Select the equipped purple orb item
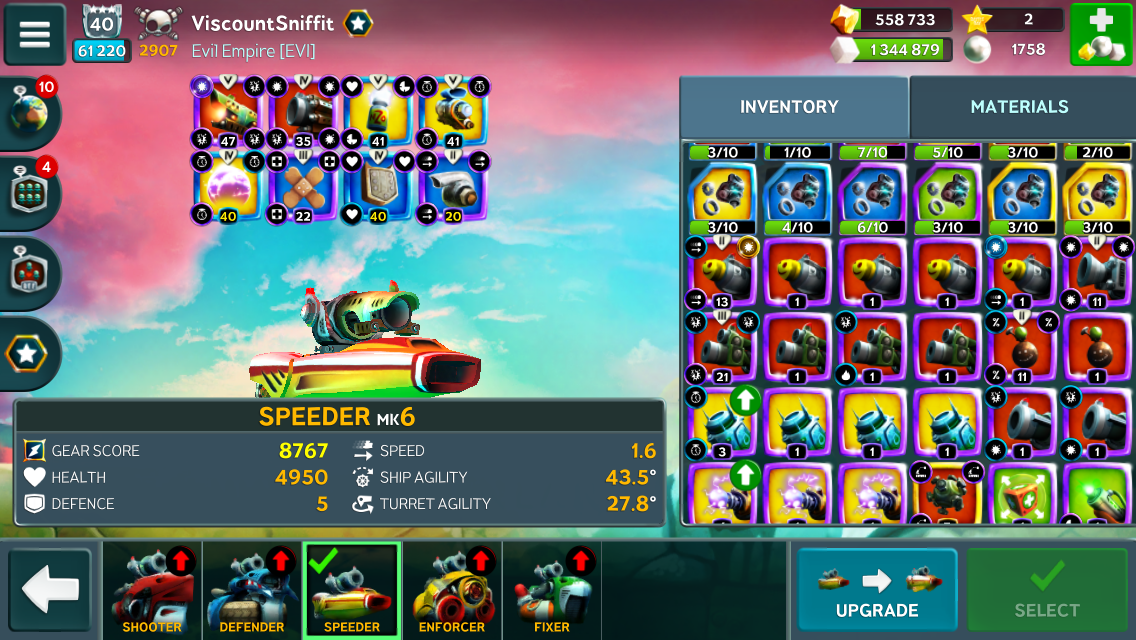Image resolution: width=1136 pixels, height=640 pixels. [228, 186]
